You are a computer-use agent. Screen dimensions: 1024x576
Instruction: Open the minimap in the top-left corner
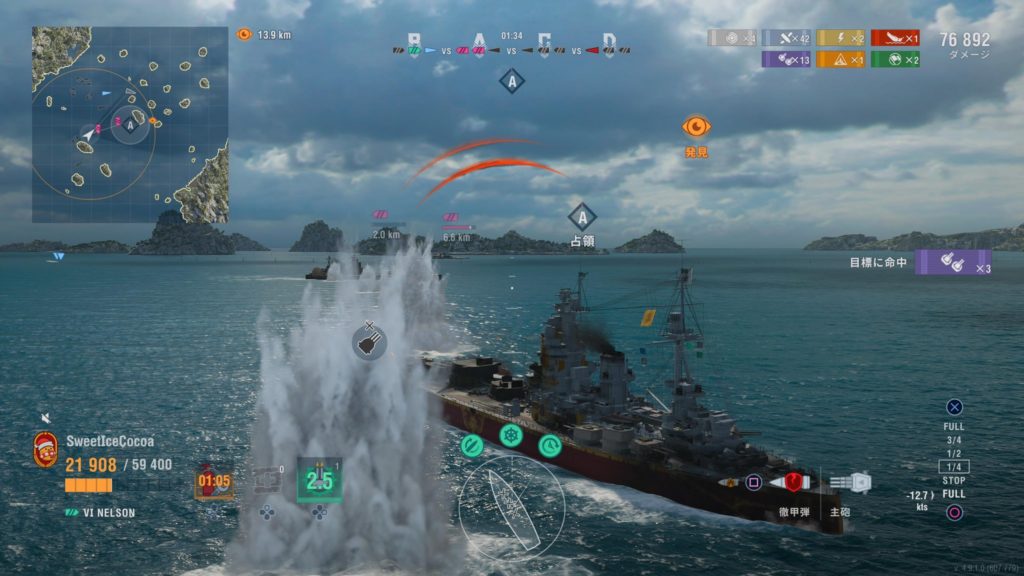130,124
